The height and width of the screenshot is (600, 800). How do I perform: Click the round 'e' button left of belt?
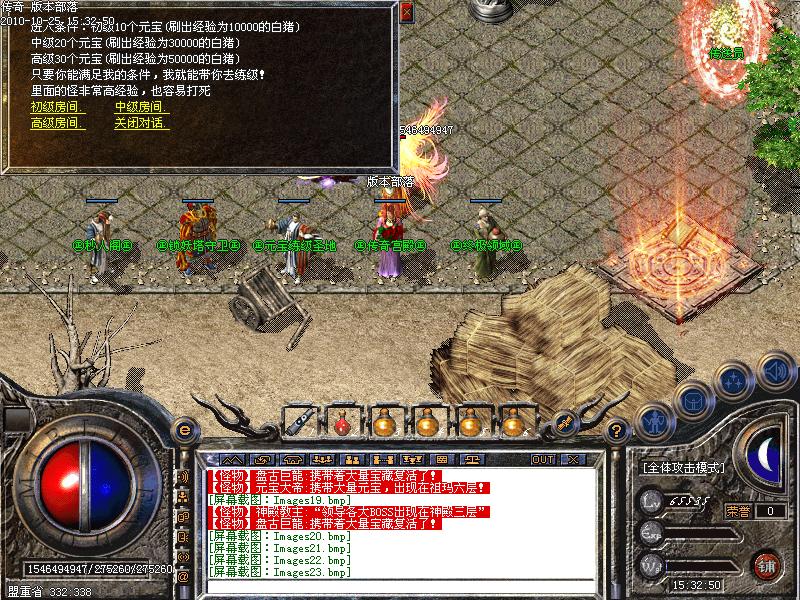coord(184,429)
